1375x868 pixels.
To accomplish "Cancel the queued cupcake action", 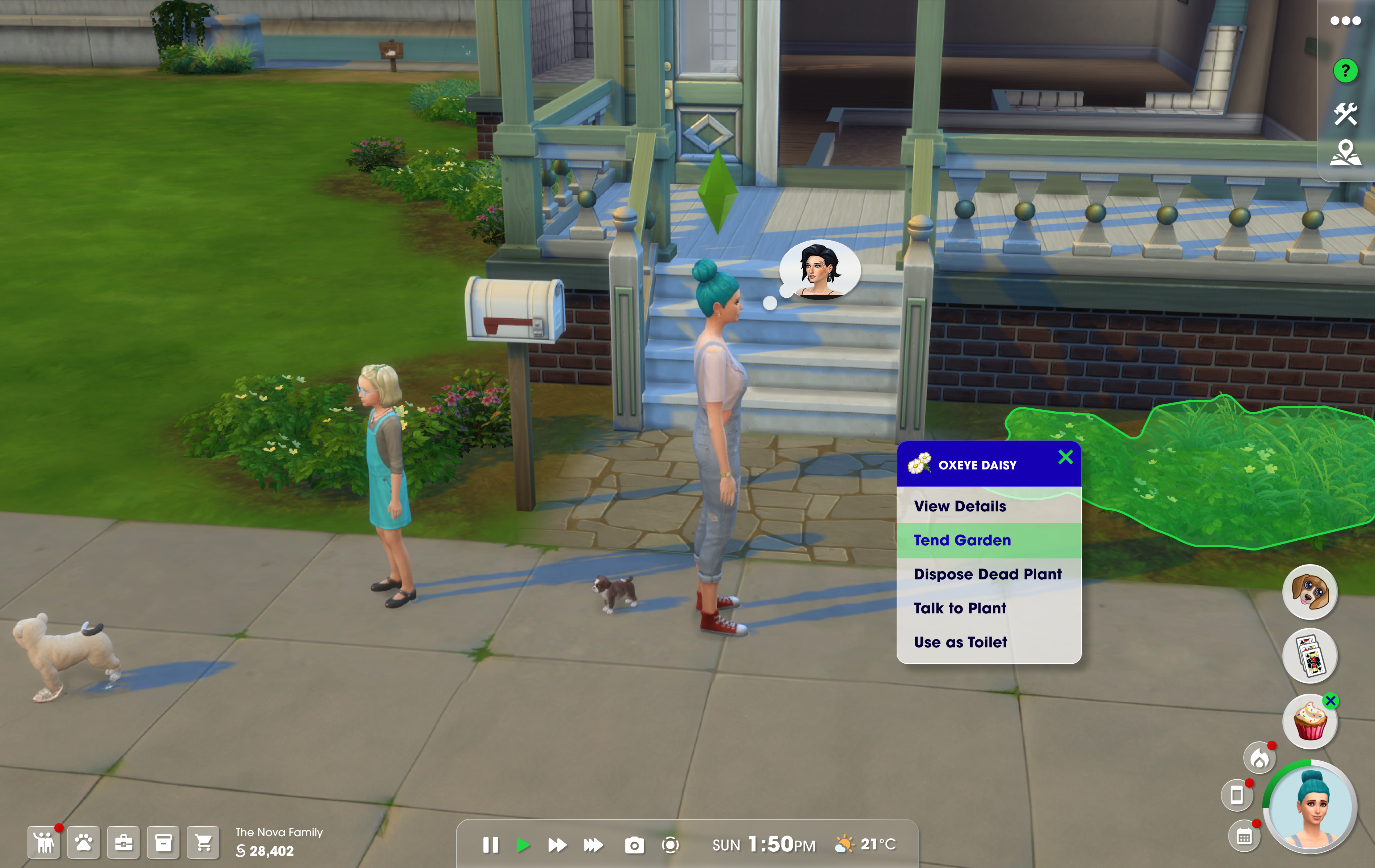I will [1330, 701].
